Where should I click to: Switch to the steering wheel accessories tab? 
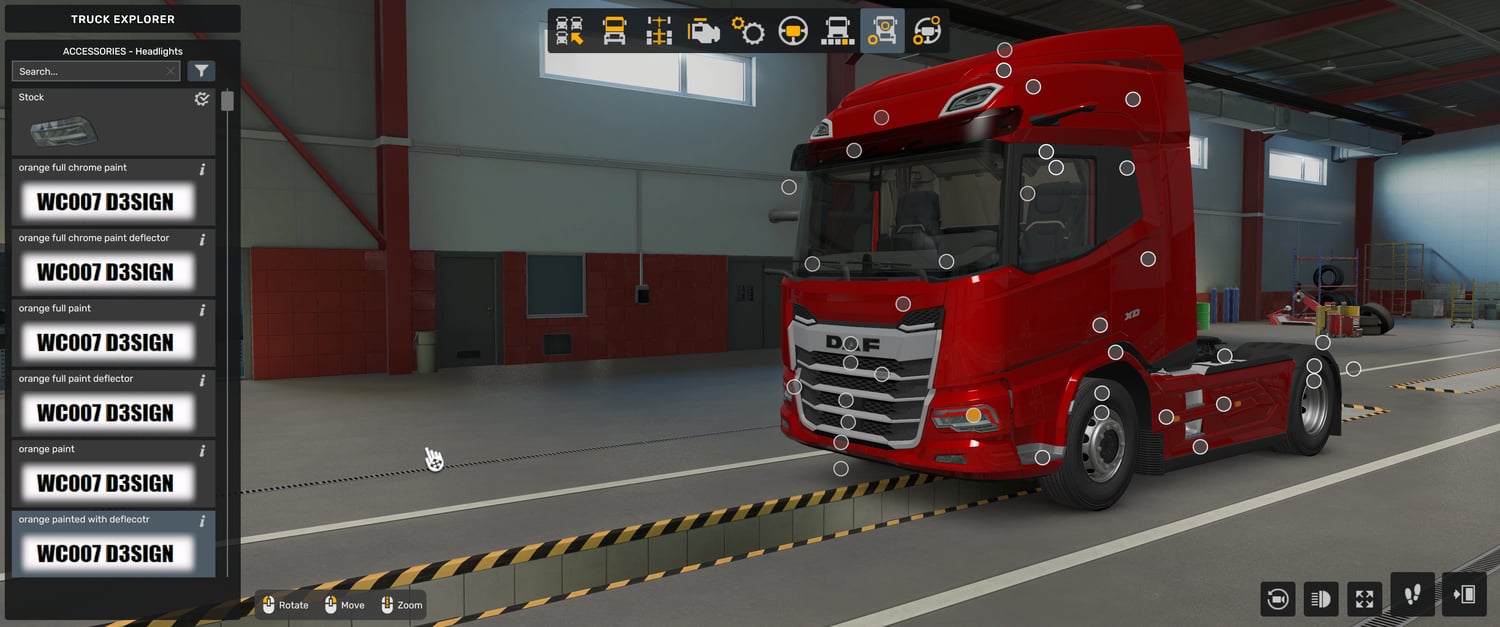[x=927, y=31]
